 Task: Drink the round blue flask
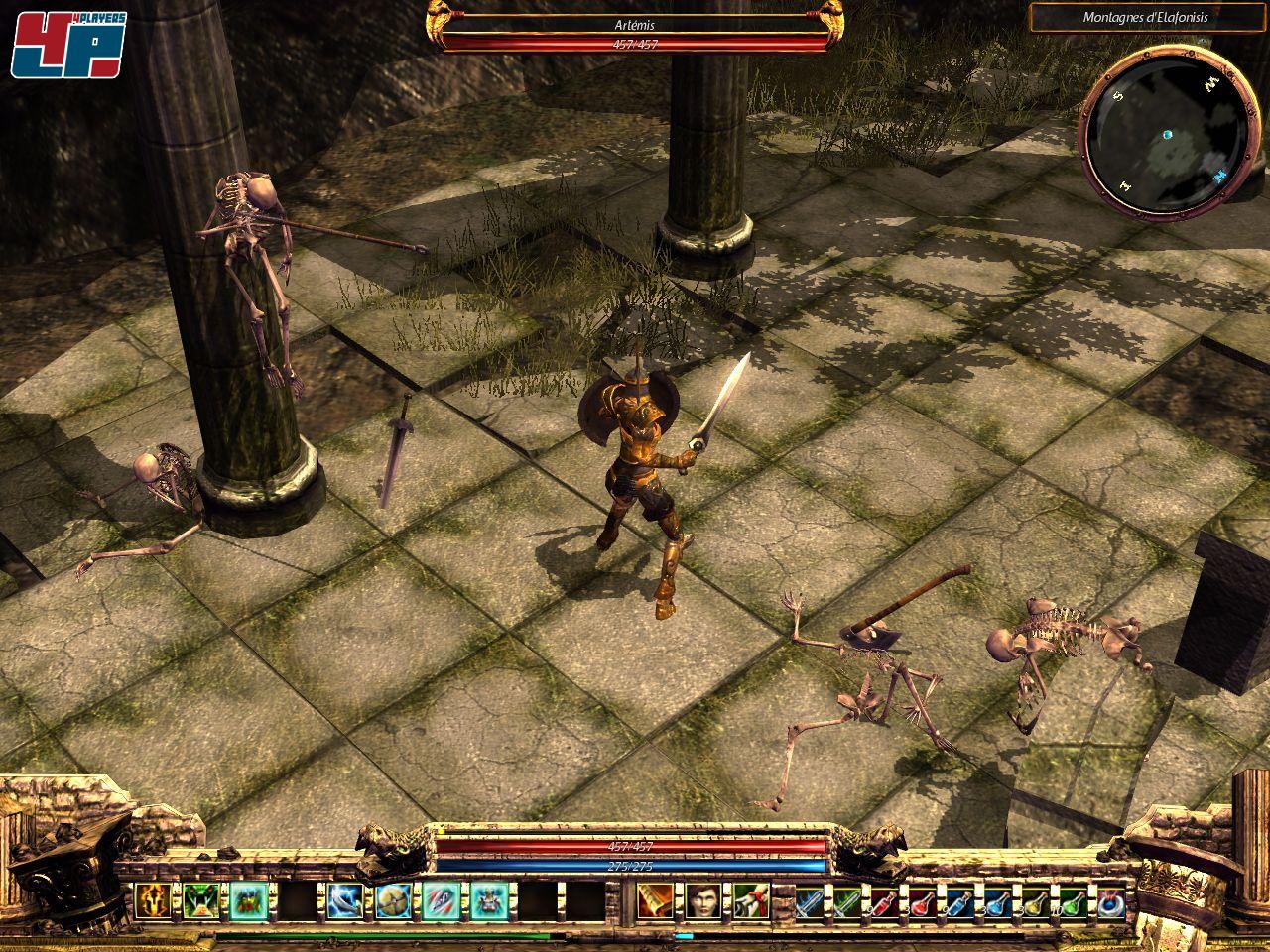pyautogui.click(x=999, y=901)
